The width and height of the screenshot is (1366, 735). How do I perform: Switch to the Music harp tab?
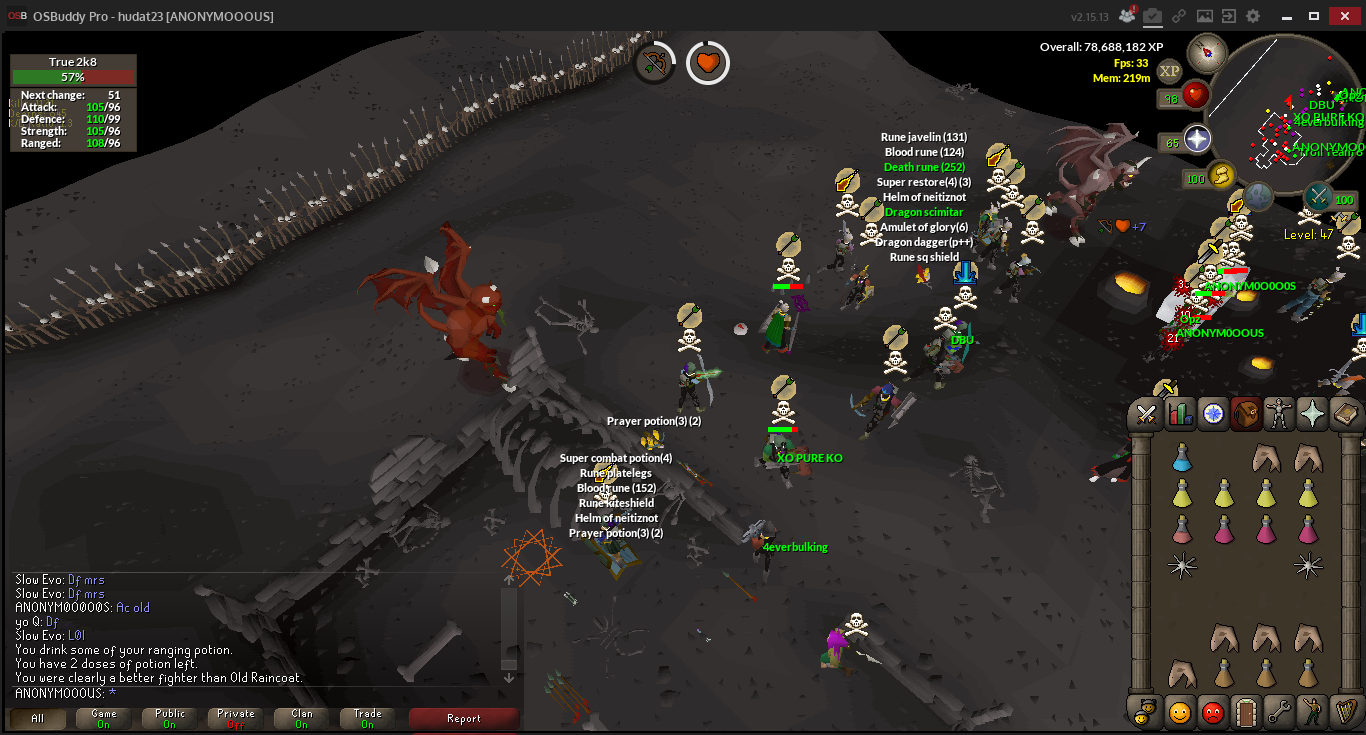click(1346, 712)
